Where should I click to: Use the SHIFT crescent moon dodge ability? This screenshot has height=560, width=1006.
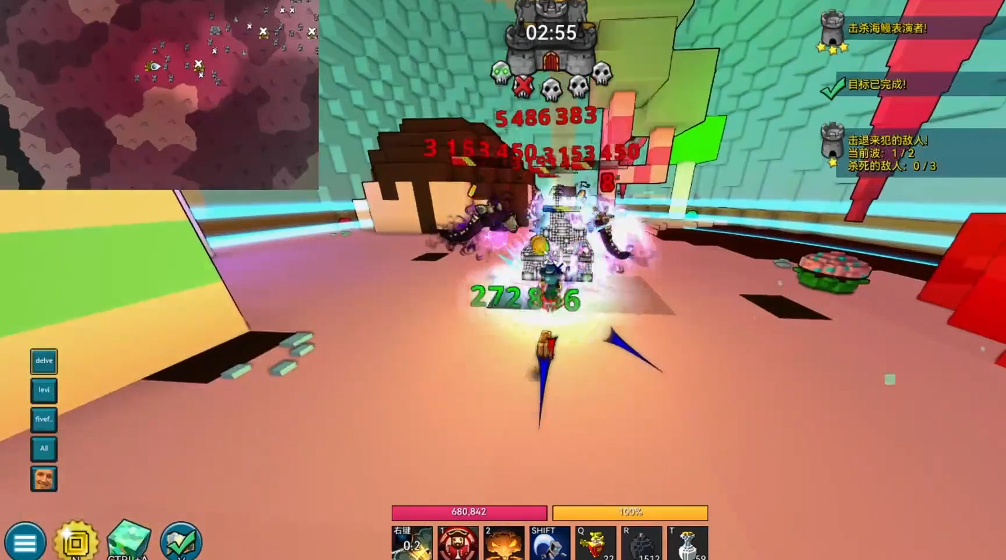[550, 544]
